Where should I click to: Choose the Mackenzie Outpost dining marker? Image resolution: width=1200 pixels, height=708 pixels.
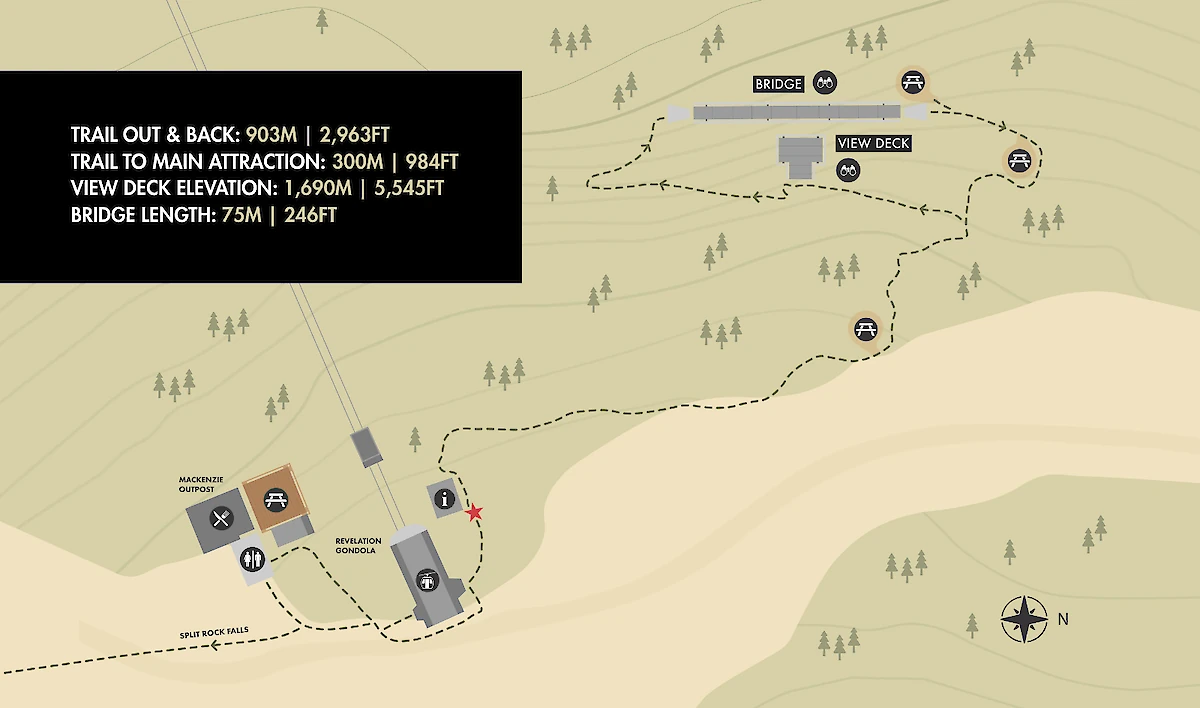coord(222,518)
